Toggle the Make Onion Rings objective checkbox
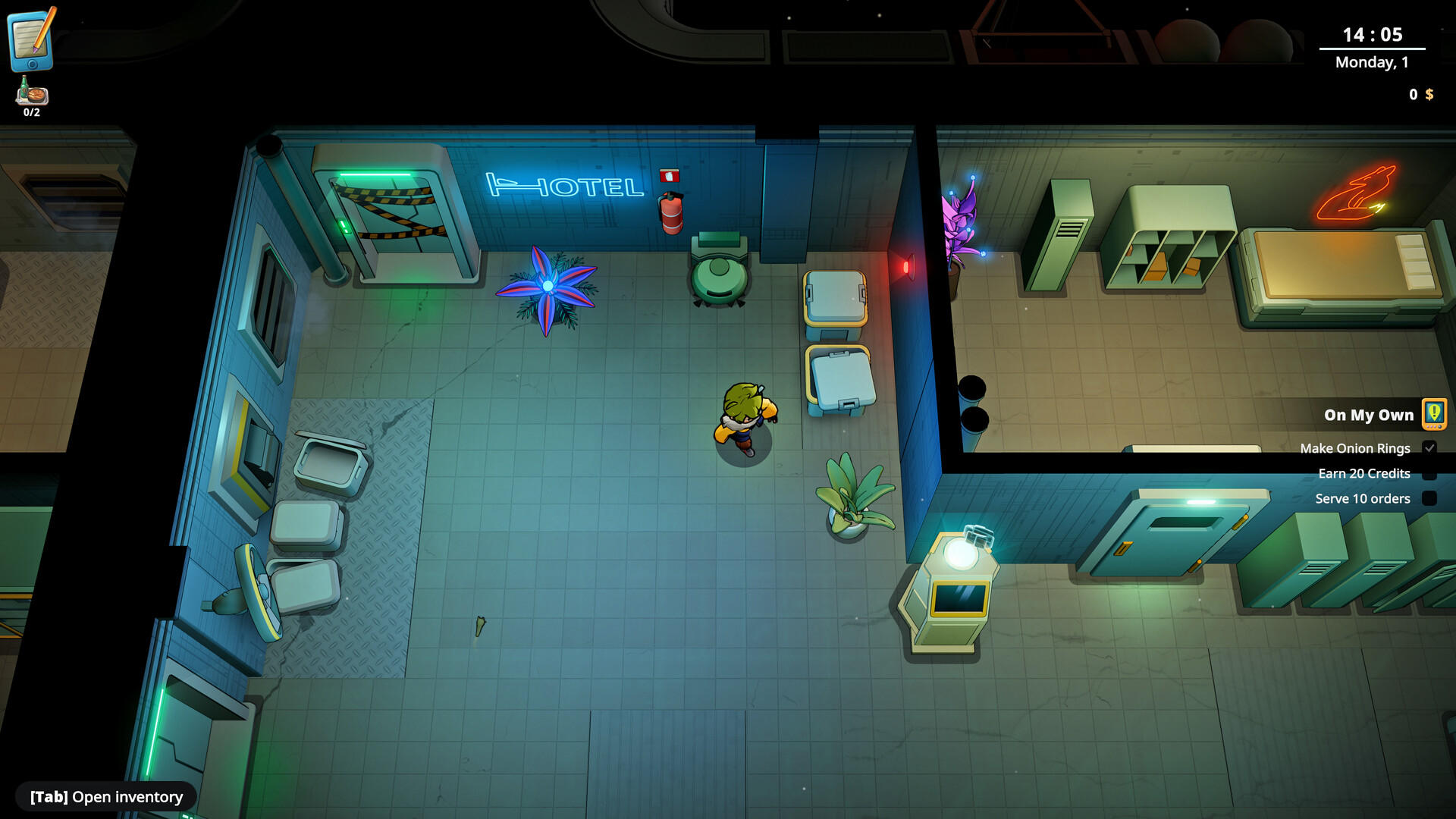Image resolution: width=1456 pixels, height=819 pixels. [x=1431, y=447]
